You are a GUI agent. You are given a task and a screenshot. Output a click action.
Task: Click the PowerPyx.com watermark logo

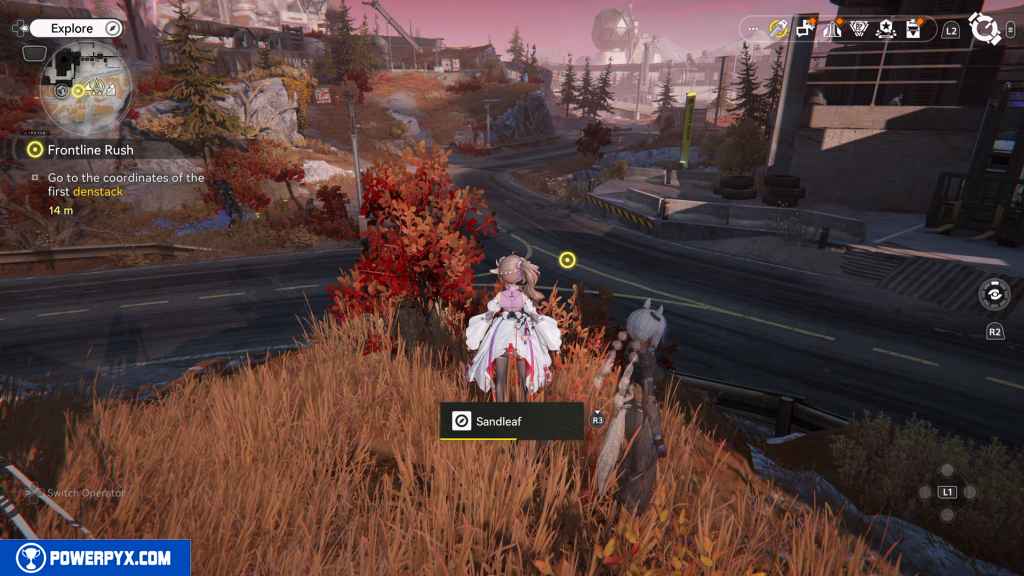pyautogui.click(x=95, y=558)
